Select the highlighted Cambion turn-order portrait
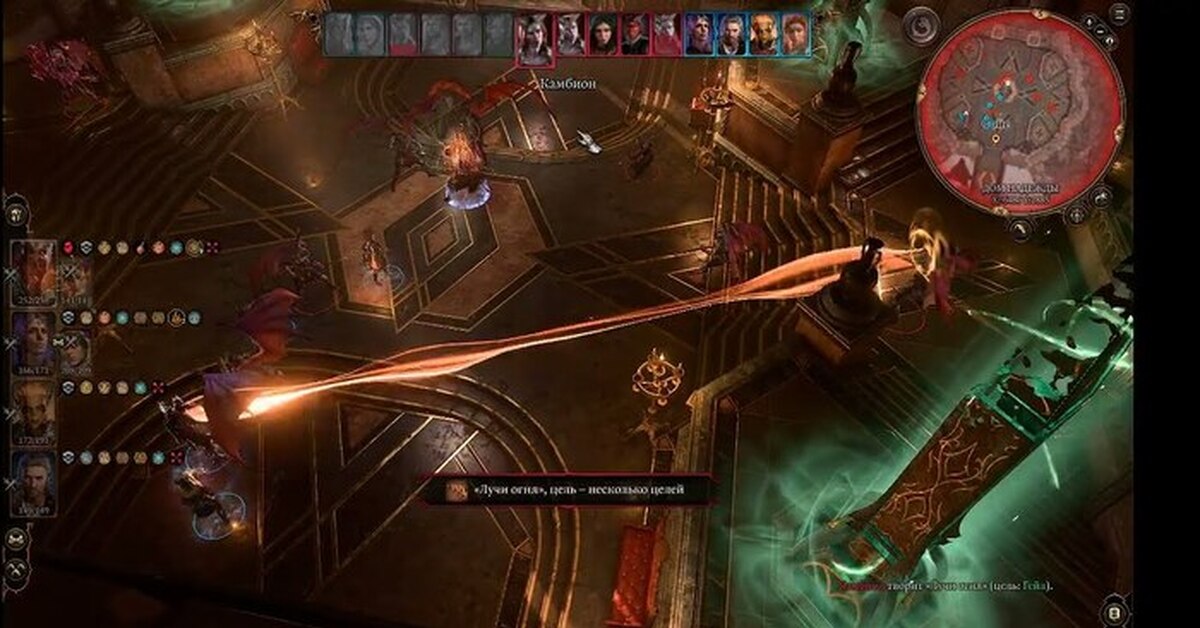This screenshot has width=1200, height=628. 534,37
